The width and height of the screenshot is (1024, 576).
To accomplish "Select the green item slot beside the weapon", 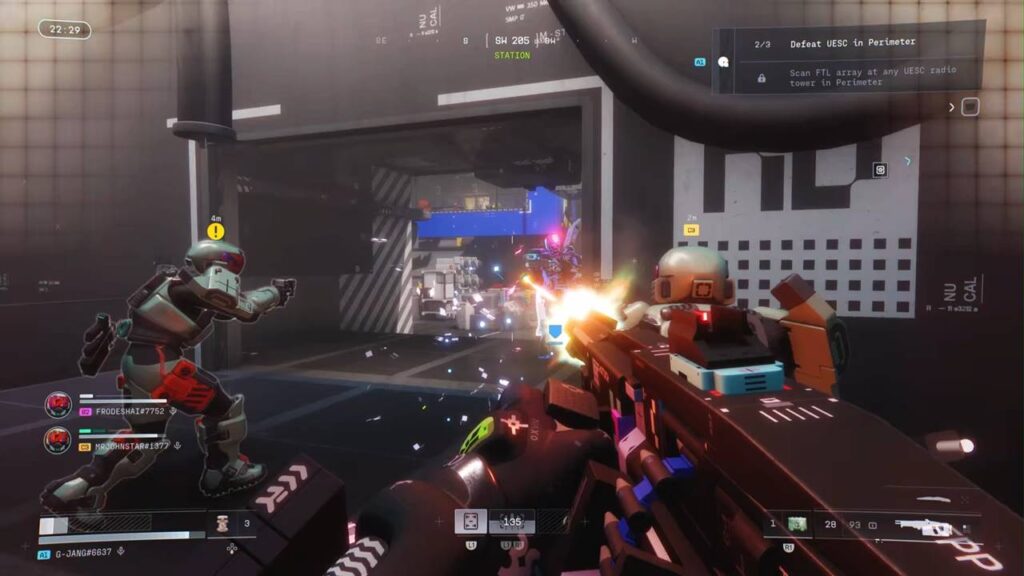I will click(797, 523).
